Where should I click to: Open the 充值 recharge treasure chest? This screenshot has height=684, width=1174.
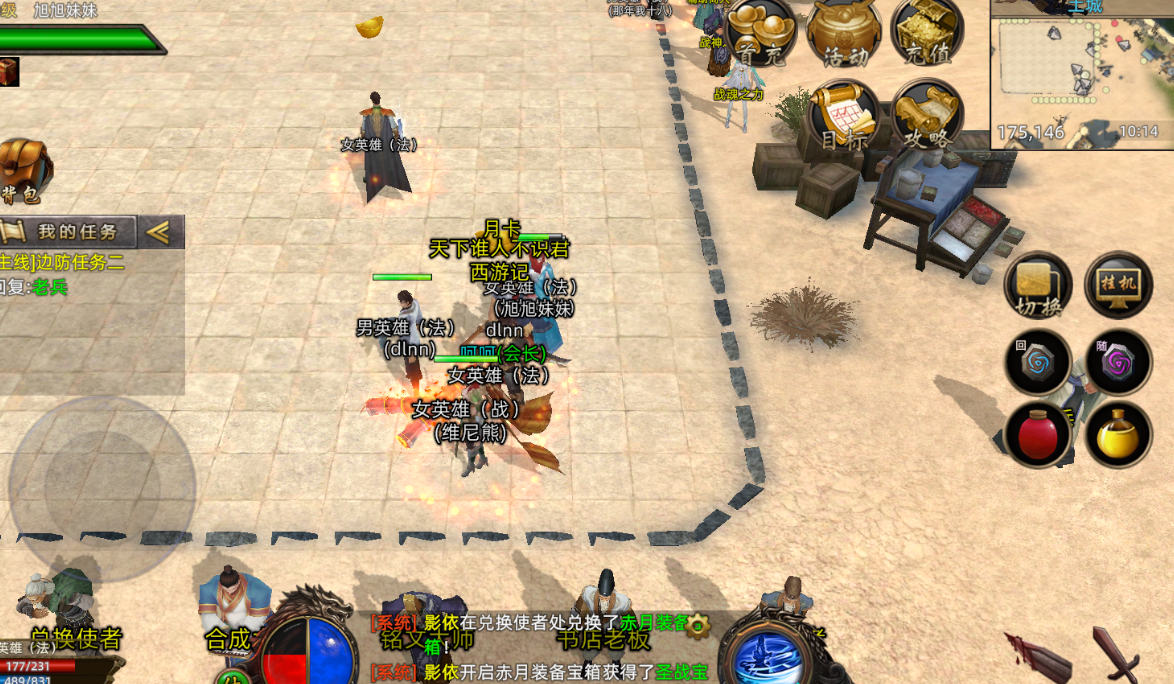pyautogui.click(x=926, y=32)
